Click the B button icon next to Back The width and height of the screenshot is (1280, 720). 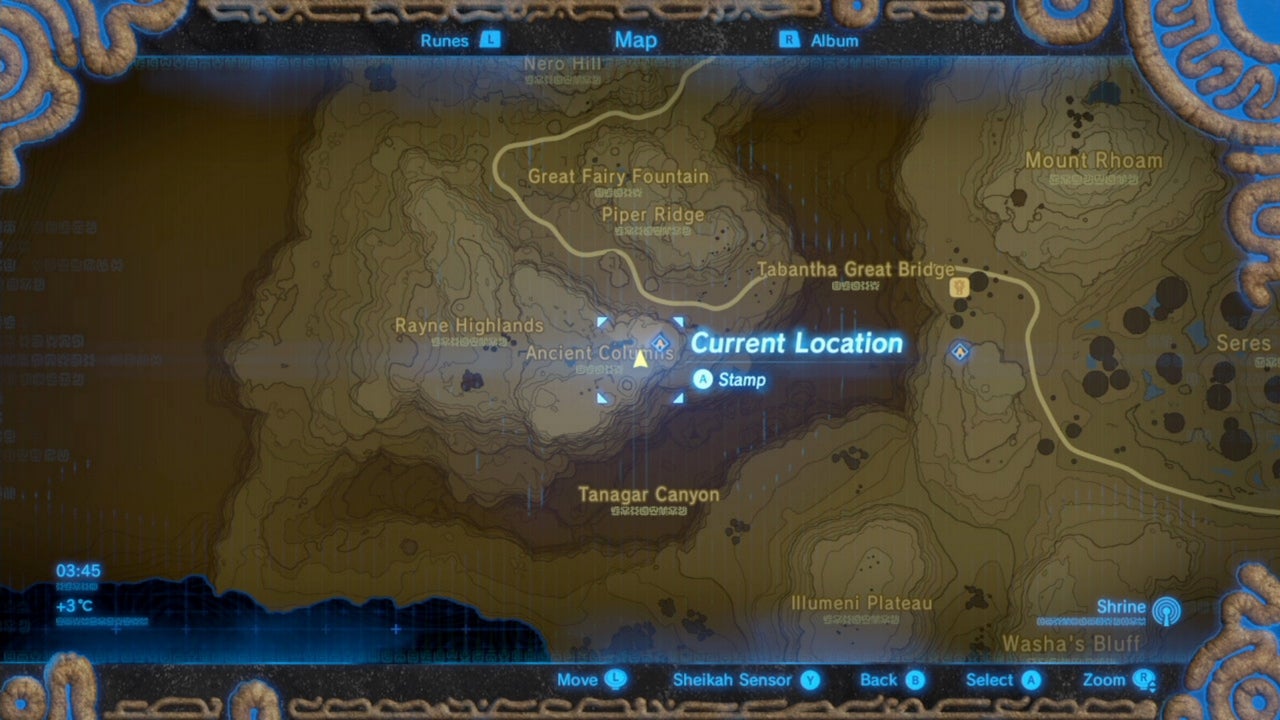[x=913, y=679]
